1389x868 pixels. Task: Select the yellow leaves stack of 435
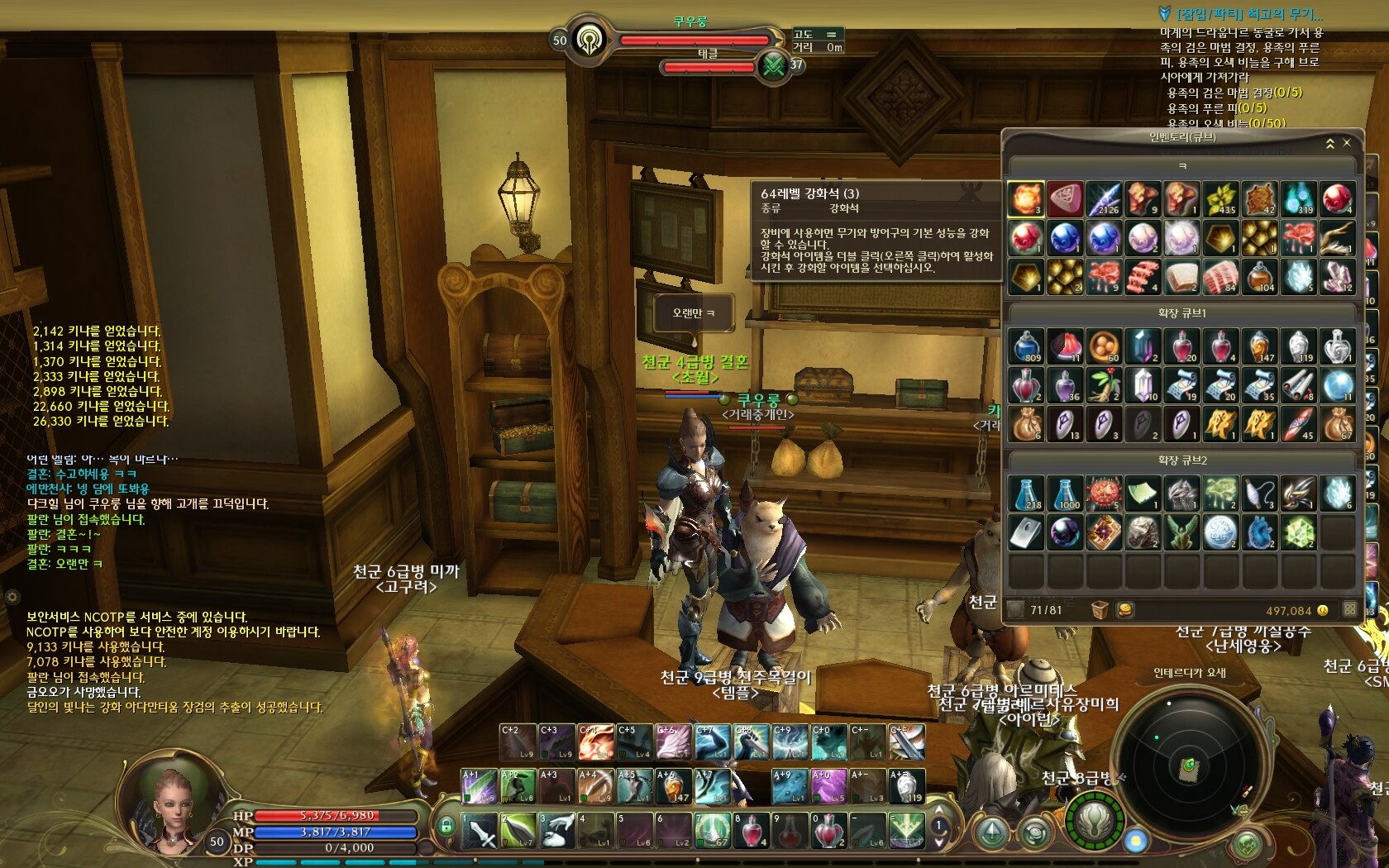pyautogui.click(x=1220, y=199)
